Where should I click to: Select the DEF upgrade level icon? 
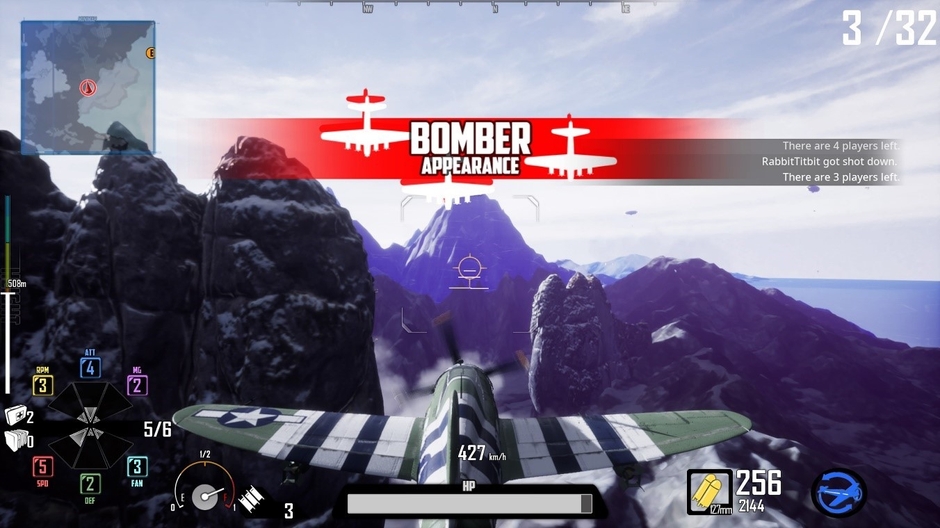coord(90,484)
